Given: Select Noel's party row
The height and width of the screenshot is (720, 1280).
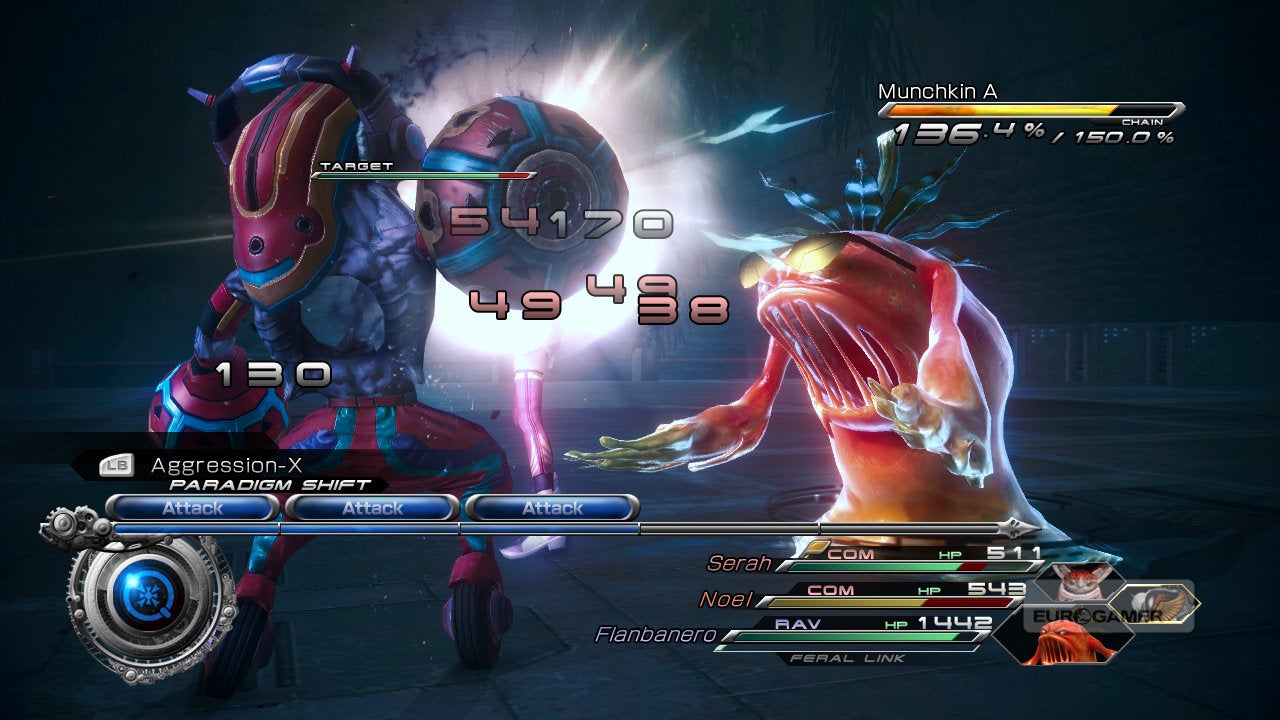Looking at the screenshot, I should pyautogui.click(x=870, y=595).
